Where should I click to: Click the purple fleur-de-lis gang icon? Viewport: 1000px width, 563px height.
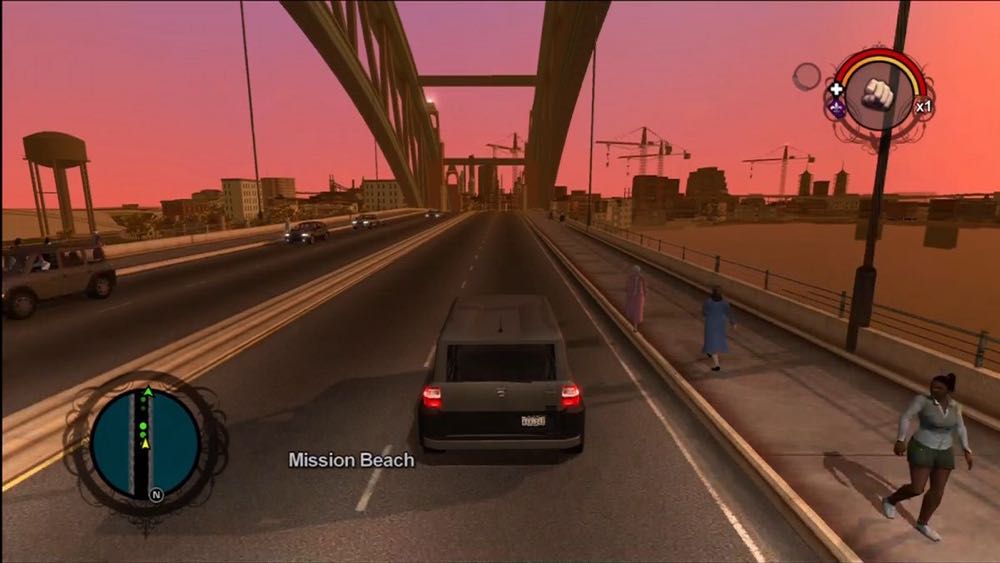(837, 107)
